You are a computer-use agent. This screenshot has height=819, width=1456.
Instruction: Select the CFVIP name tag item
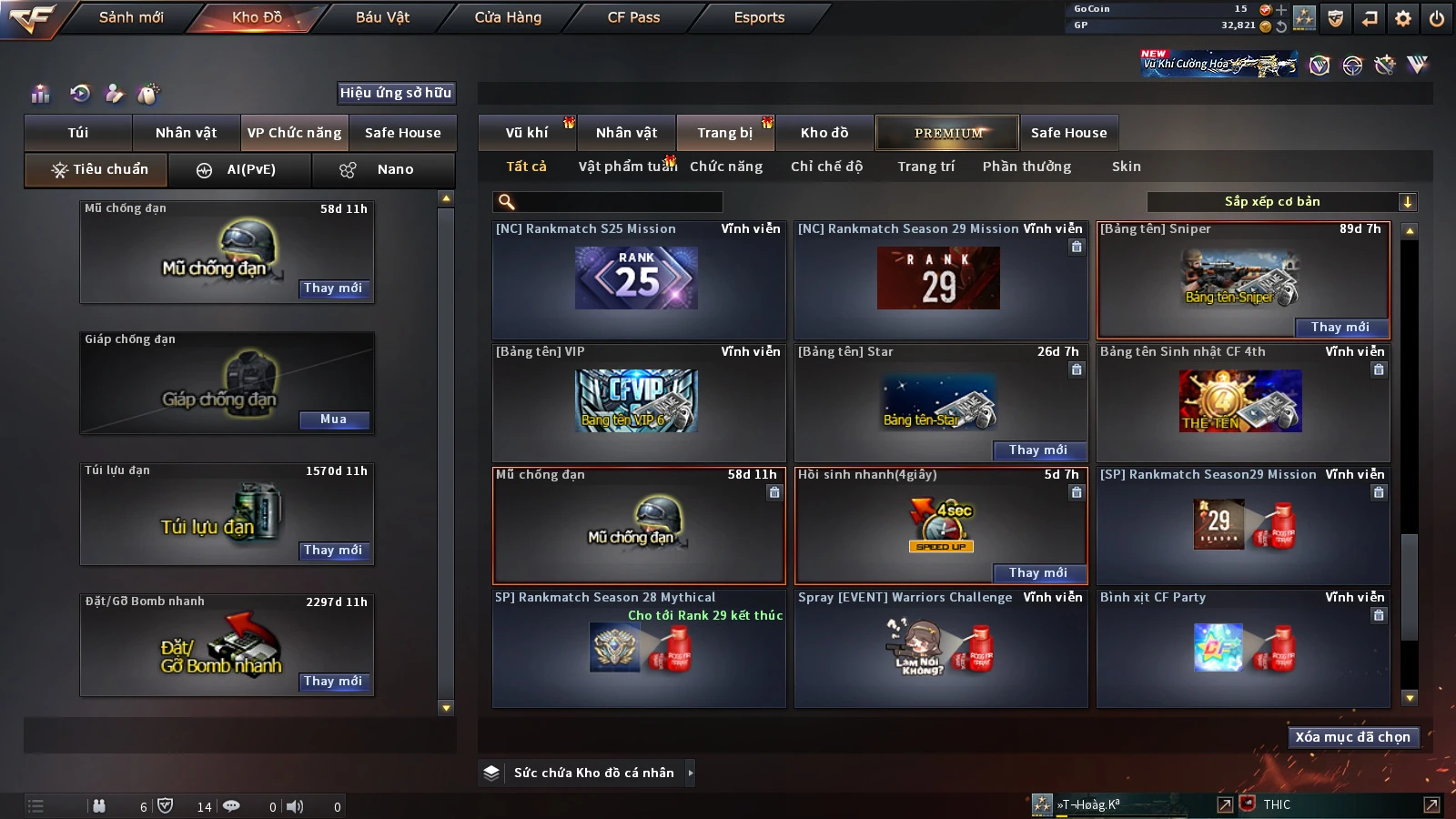637,400
